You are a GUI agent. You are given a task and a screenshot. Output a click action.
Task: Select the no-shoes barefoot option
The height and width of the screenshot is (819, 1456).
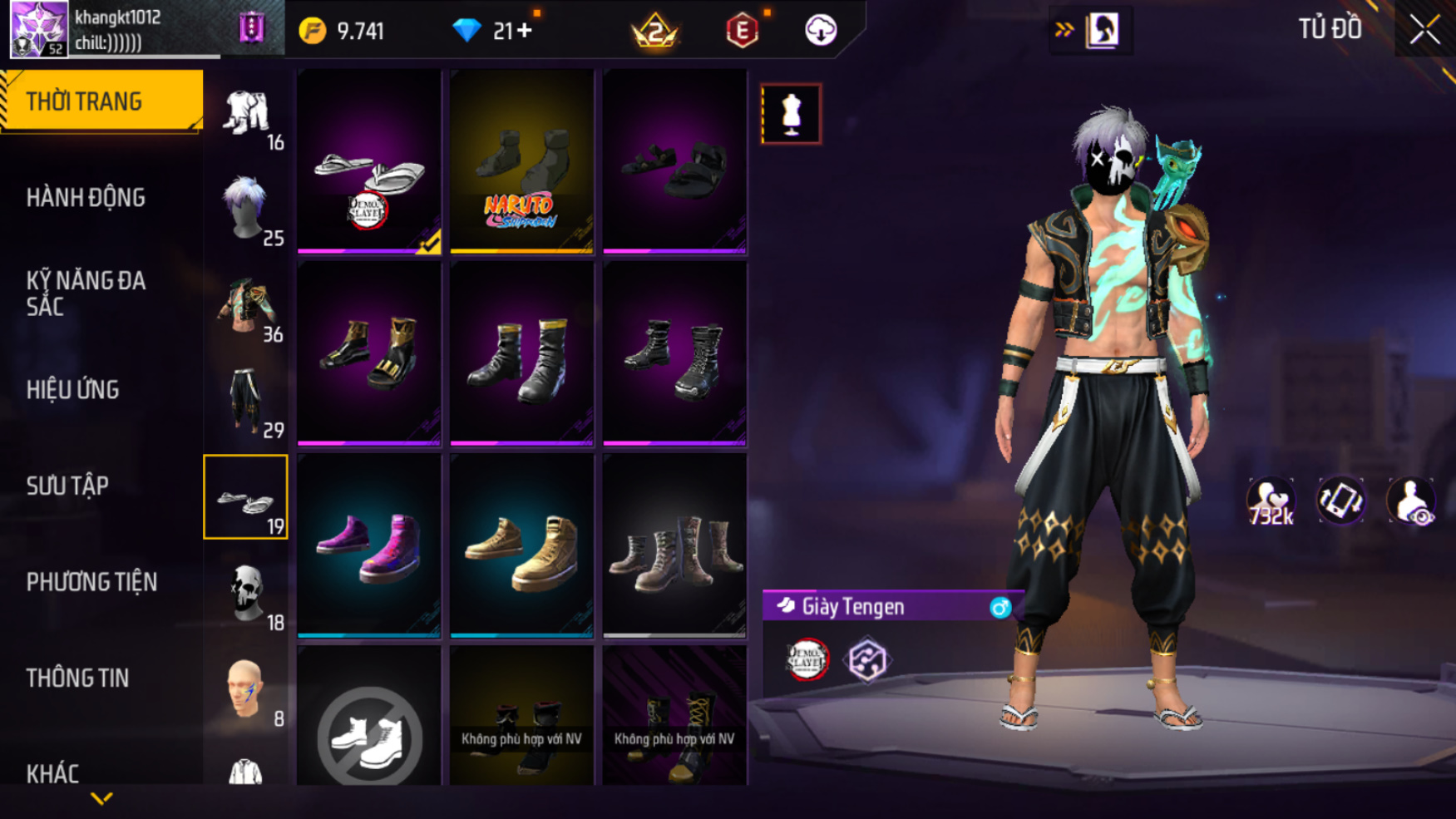pyautogui.click(x=369, y=736)
